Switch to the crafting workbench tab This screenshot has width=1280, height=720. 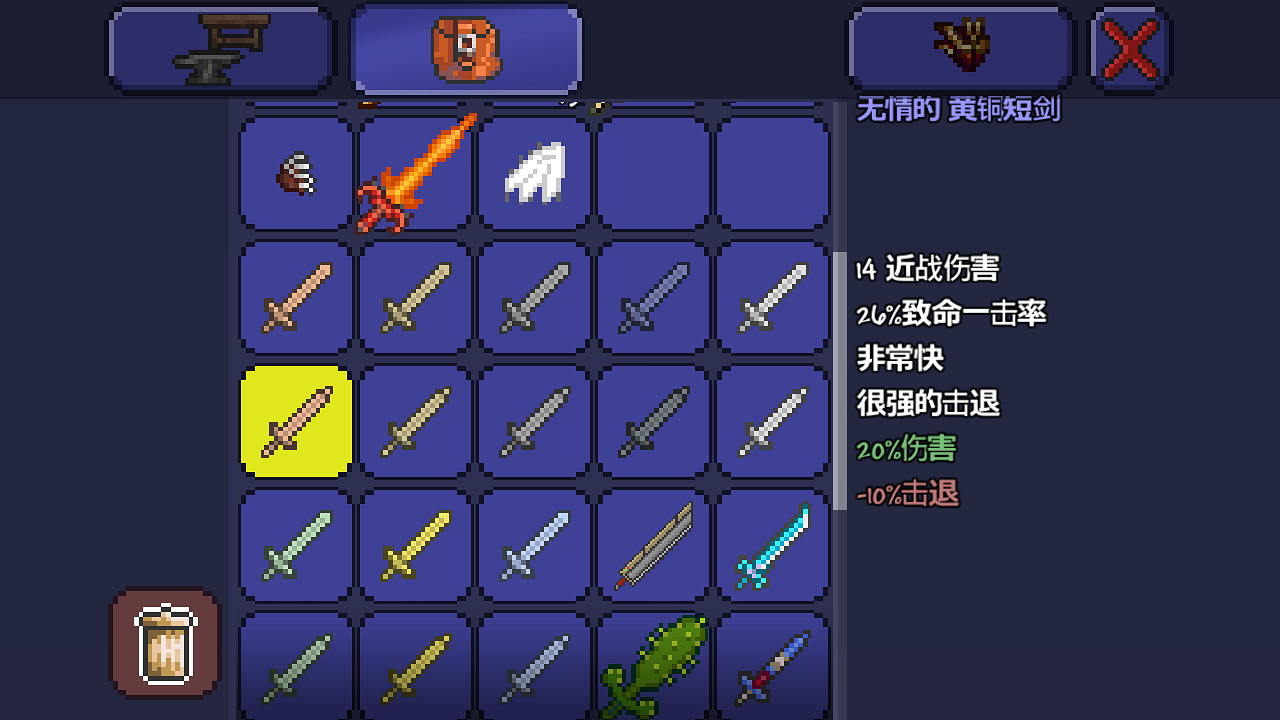tap(220, 48)
